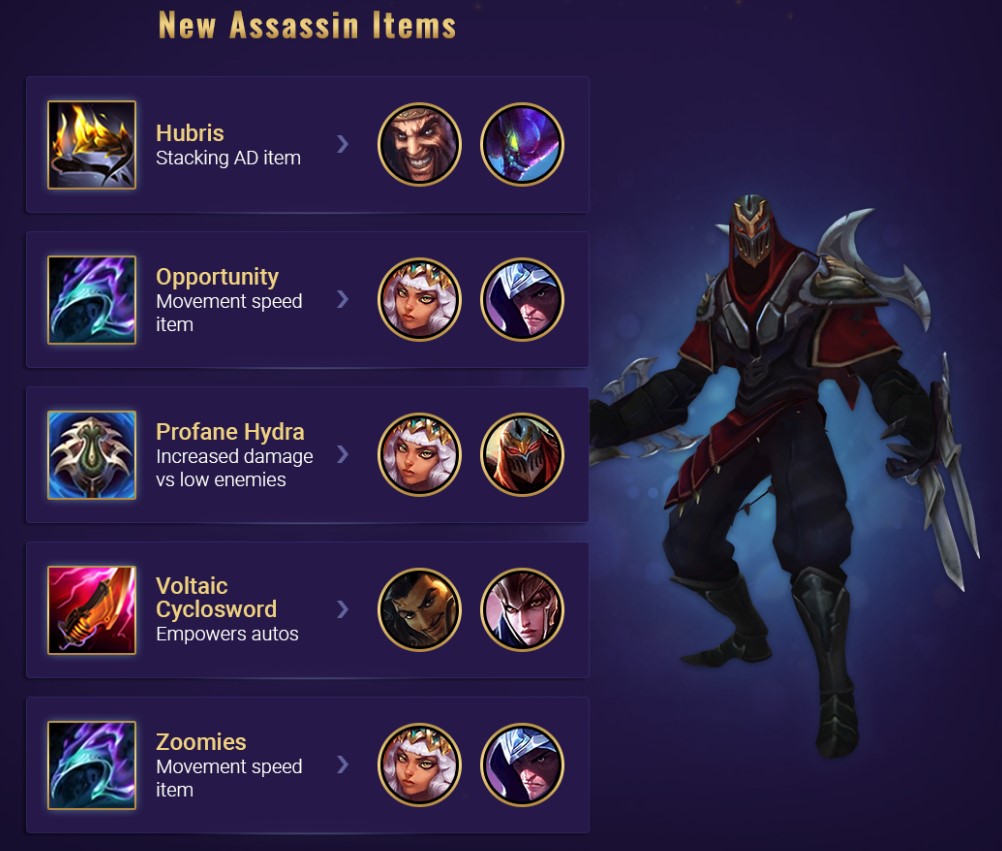The image size is (1002, 851).
Task: Click Draven's portrait in the Hubris row
Action: tap(419, 145)
